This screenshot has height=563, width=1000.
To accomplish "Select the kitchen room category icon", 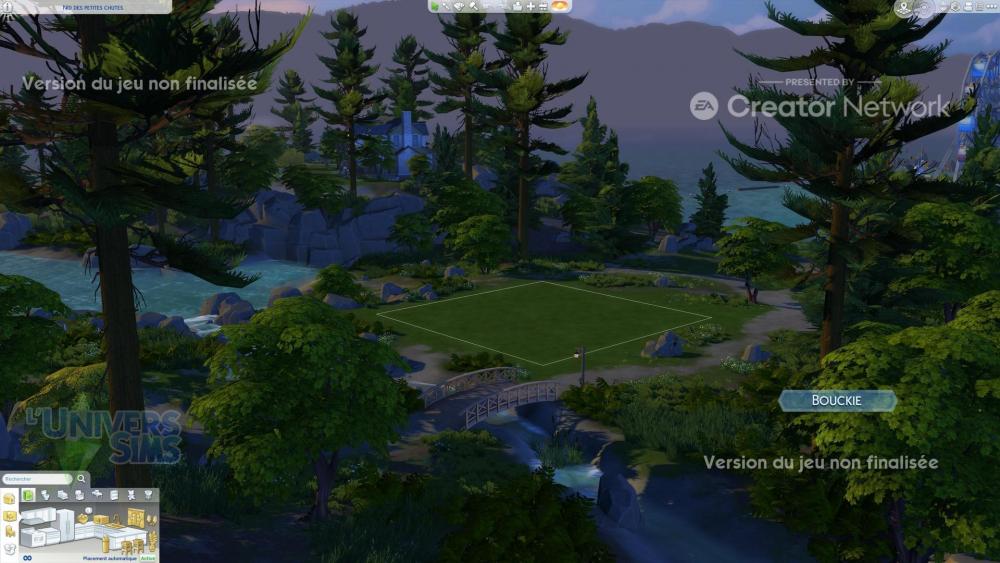I will coord(28,495).
